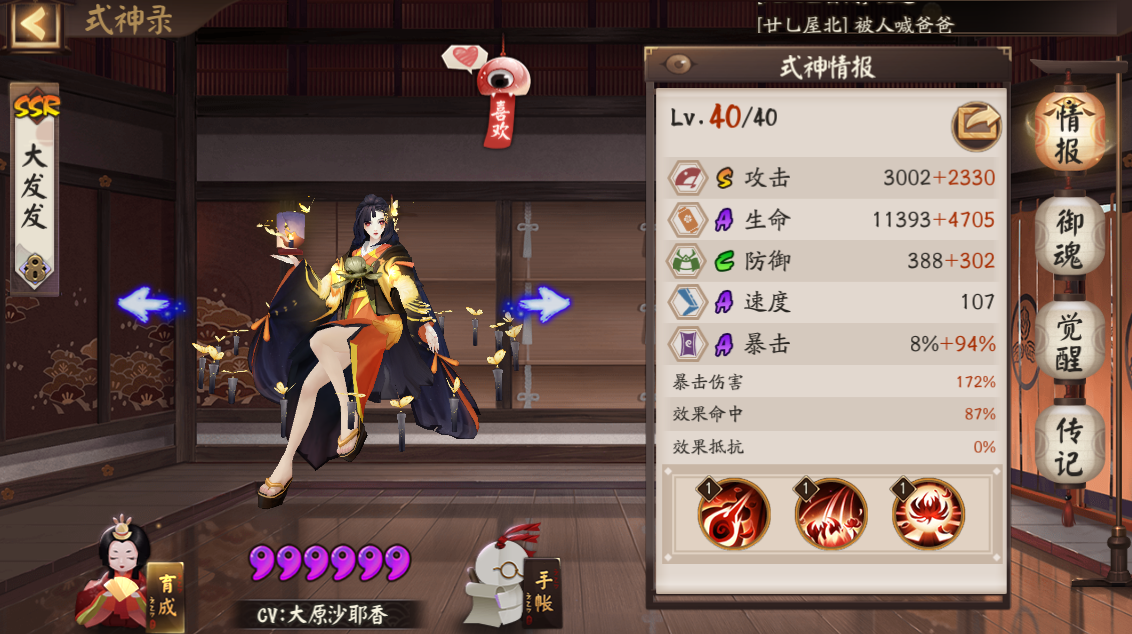Open the 御魂 lantern tab
Screen dimensions: 1132x634
pos(1068,239)
